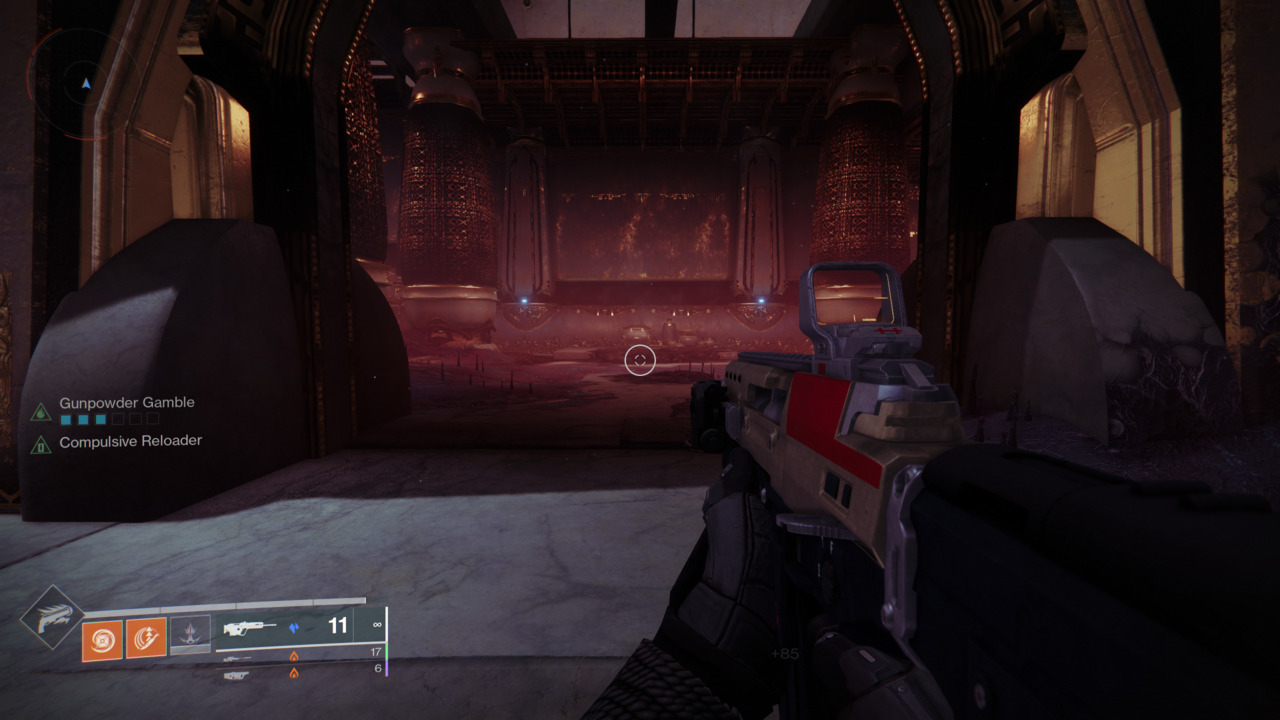Select the equipped kinetic weapon slot
The image size is (1280, 720).
[300, 627]
